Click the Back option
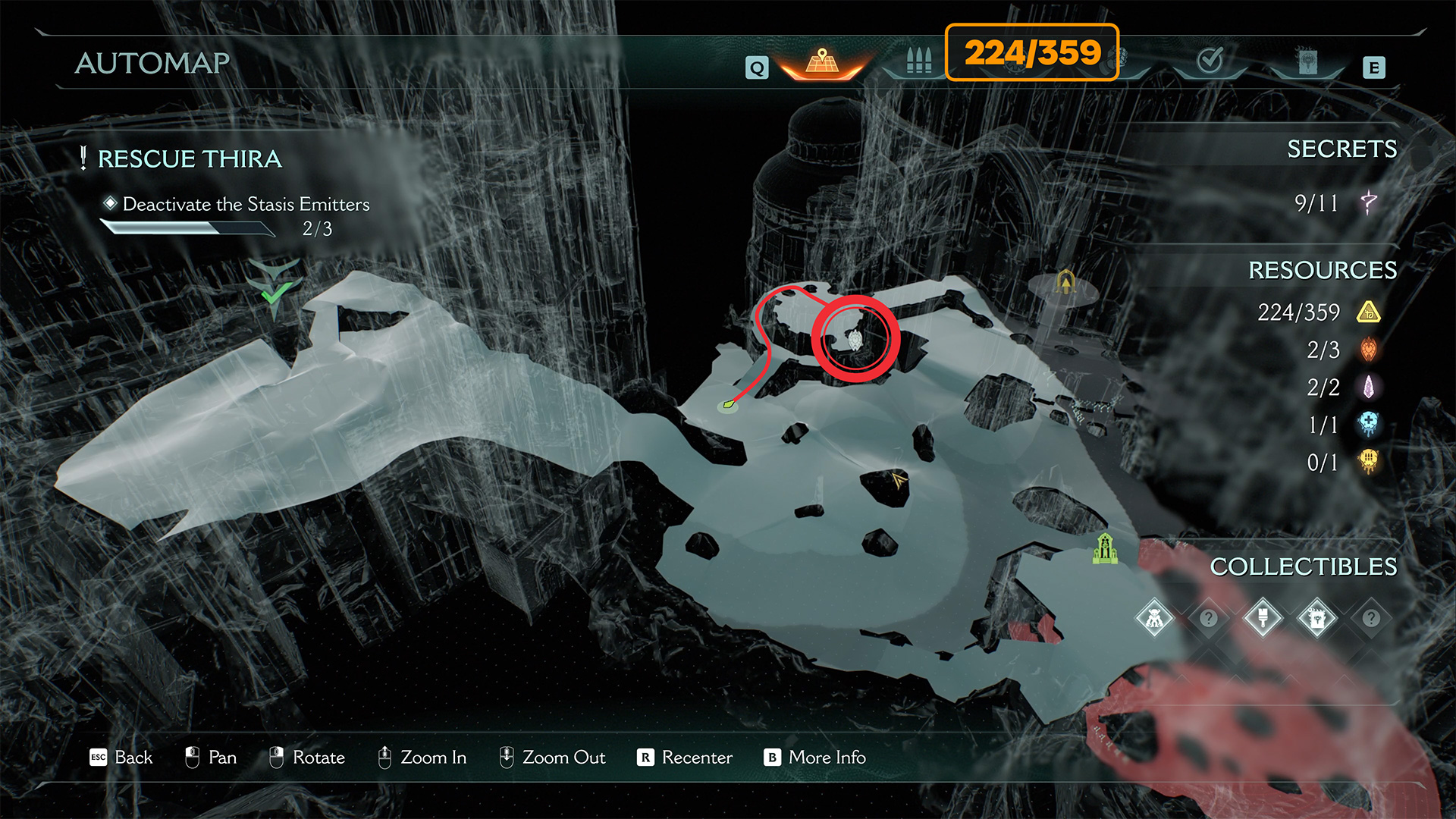The height and width of the screenshot is (819, 1456). coord(121,758)
